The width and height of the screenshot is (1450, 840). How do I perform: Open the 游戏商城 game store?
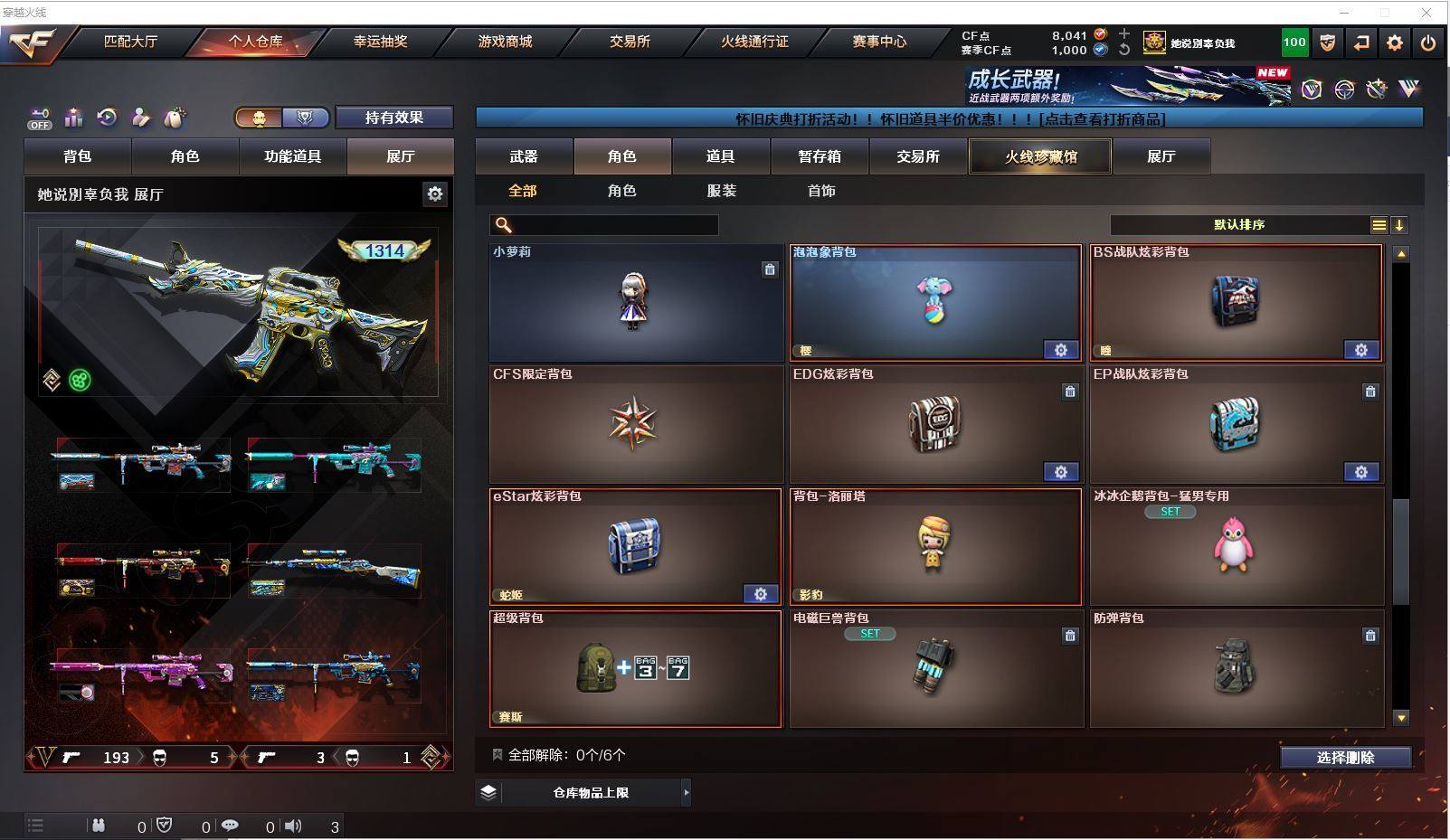point(505,42)
